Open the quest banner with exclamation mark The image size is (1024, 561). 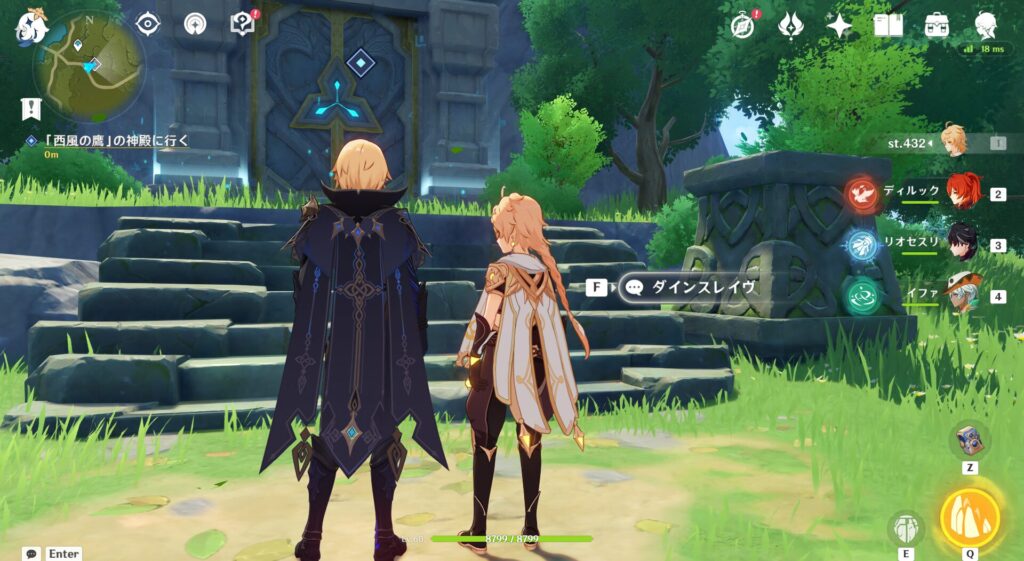pyautogui.click(x=30, y=108)
